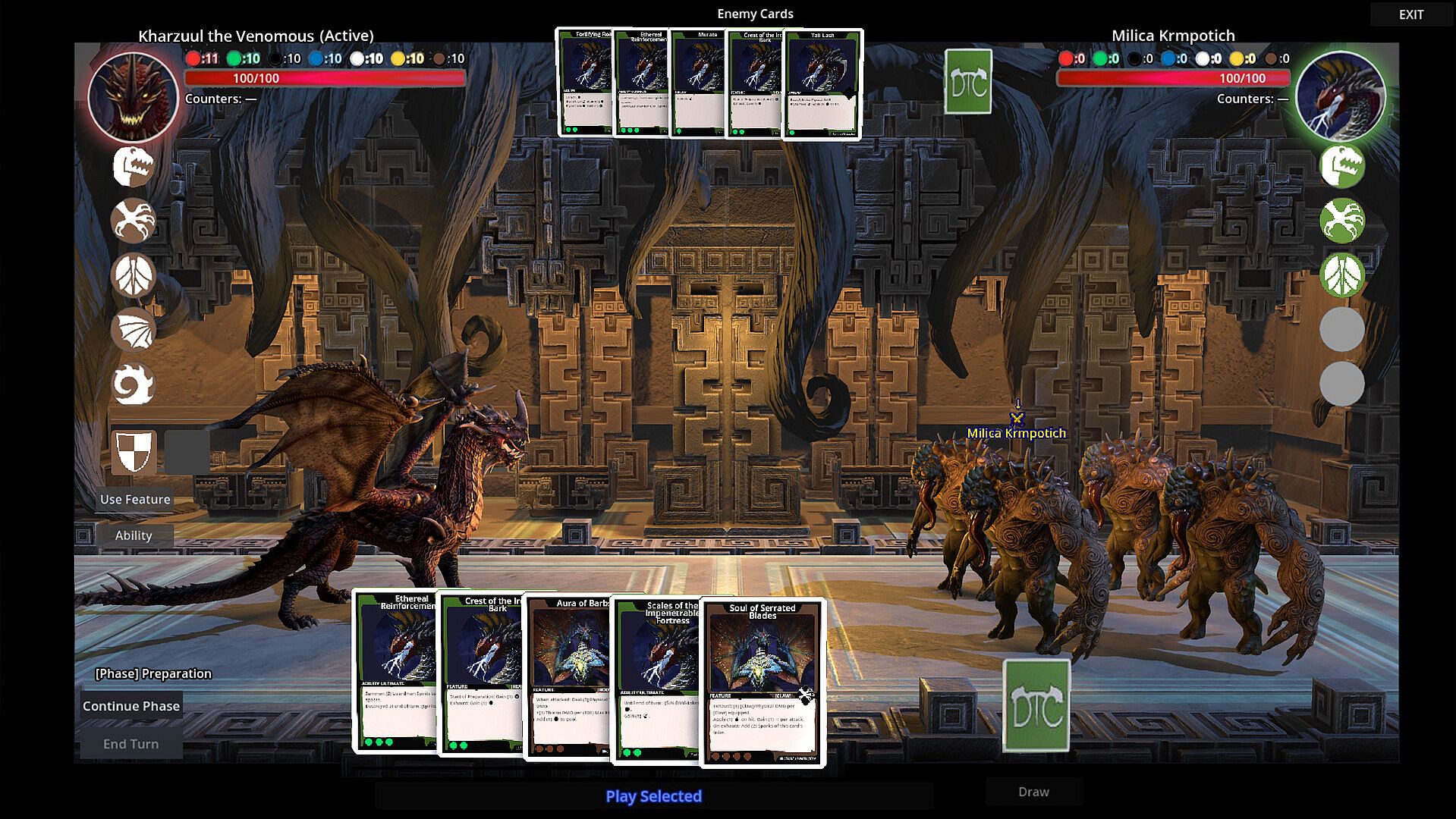Play the selected card
Screen dimensions: 1456x819
tap(653, 796)
